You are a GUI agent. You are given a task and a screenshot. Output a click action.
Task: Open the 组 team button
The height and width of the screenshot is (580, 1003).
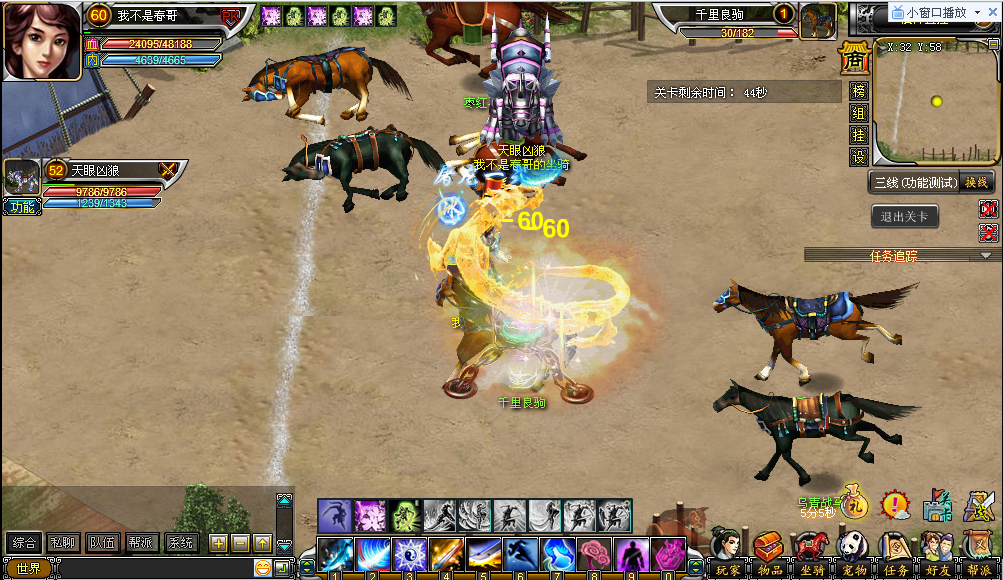coord(858,113)
